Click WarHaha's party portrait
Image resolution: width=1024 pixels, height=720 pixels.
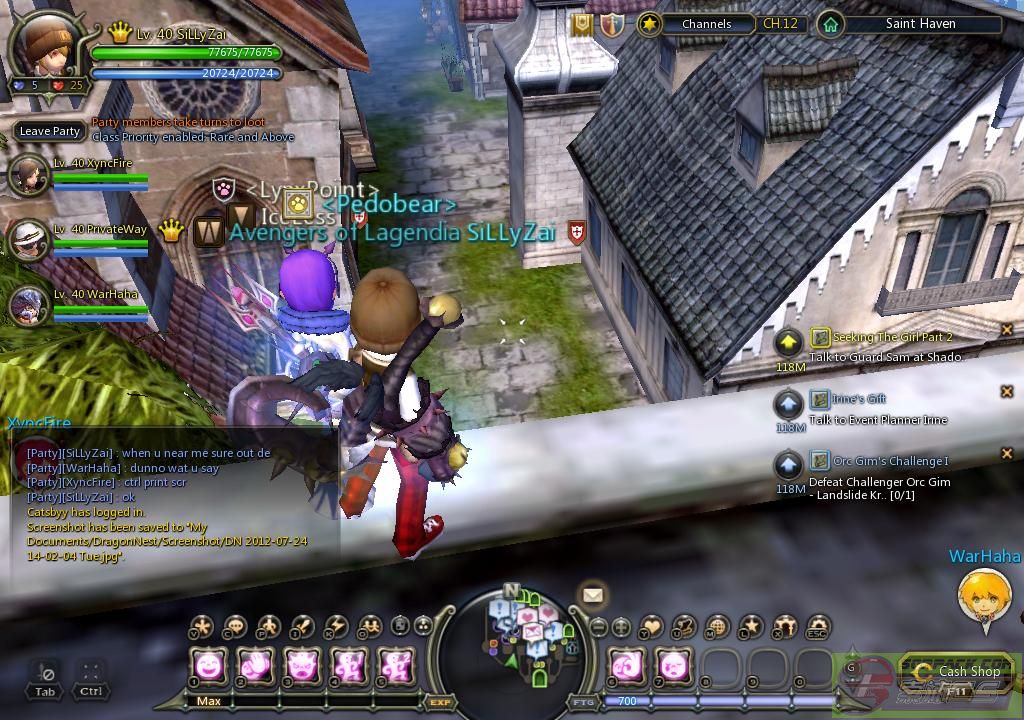[29, 306]
